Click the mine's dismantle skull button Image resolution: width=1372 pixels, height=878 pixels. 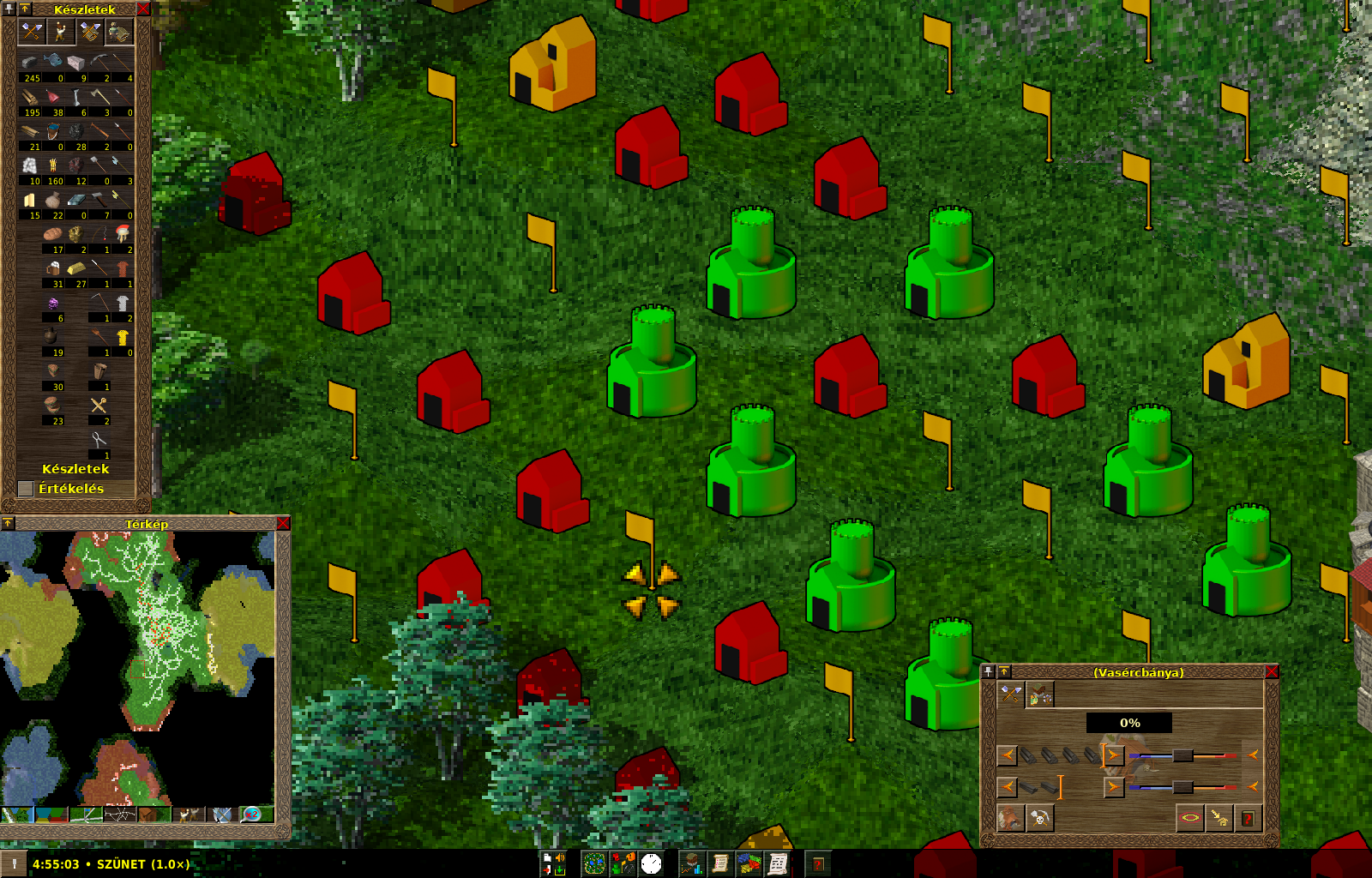(x=1040, y=819)
